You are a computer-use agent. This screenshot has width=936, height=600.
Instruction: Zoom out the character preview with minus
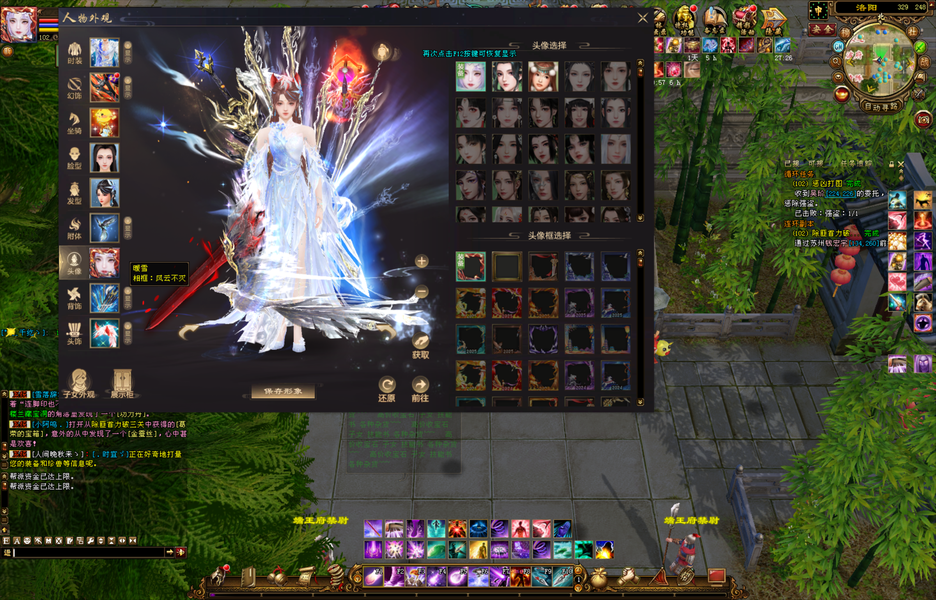[421, 292]
